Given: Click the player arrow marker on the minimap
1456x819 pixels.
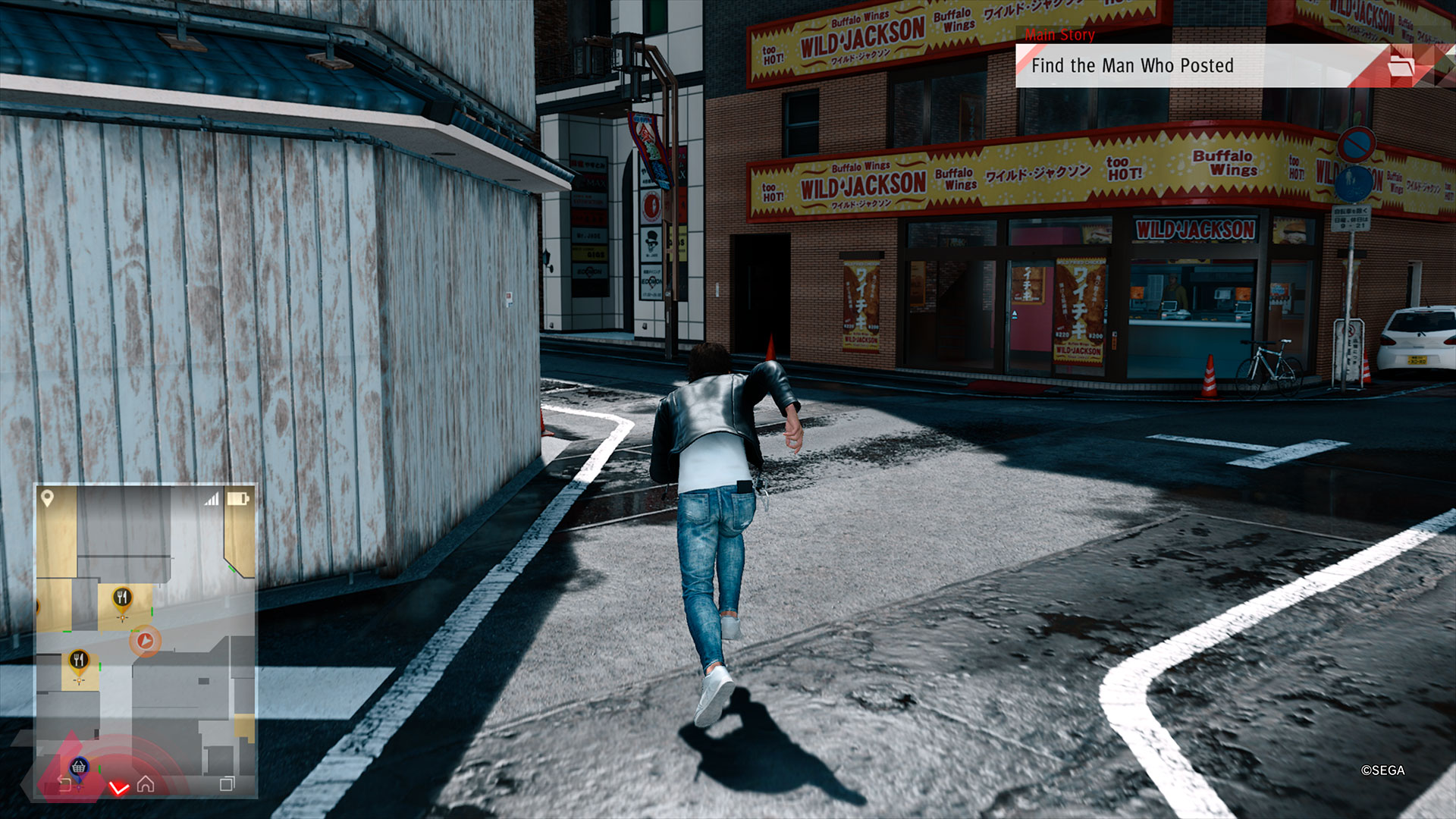Looking at the screenshot, I should [x=145, y=642].
